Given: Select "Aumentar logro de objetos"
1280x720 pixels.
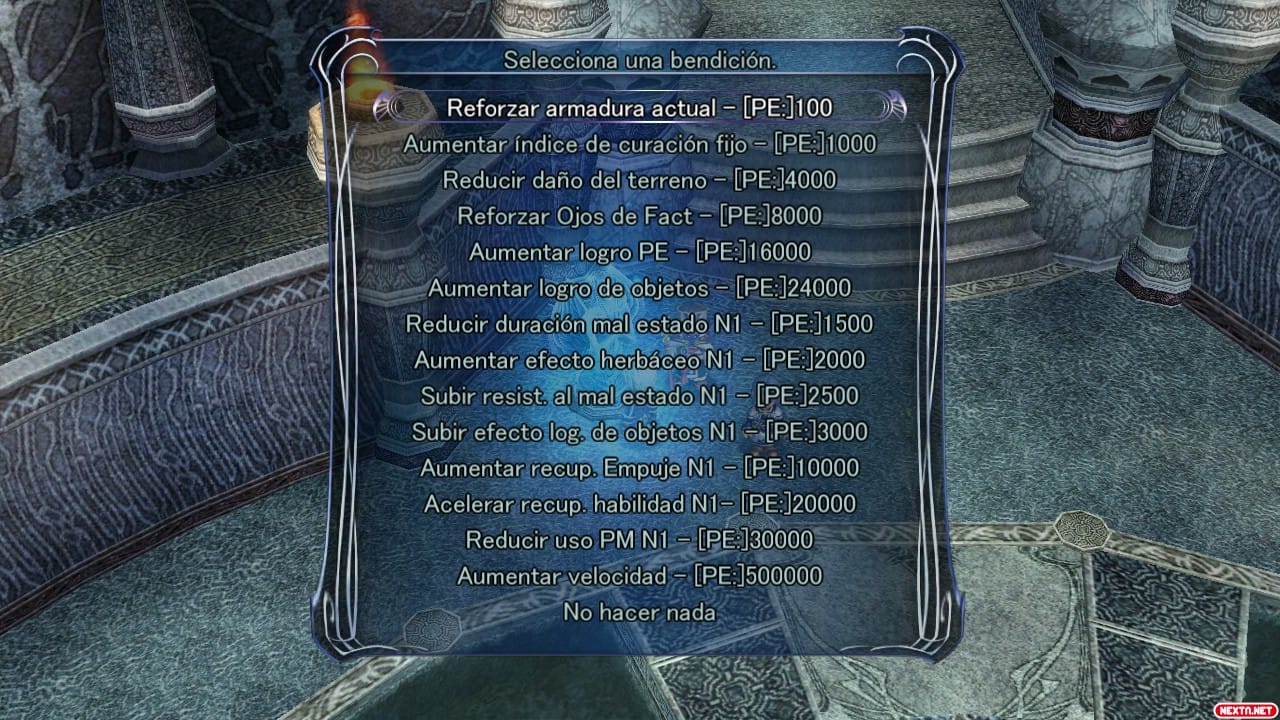Looking at the screenshot, I should pyautogui.click(x=640, y=288).
